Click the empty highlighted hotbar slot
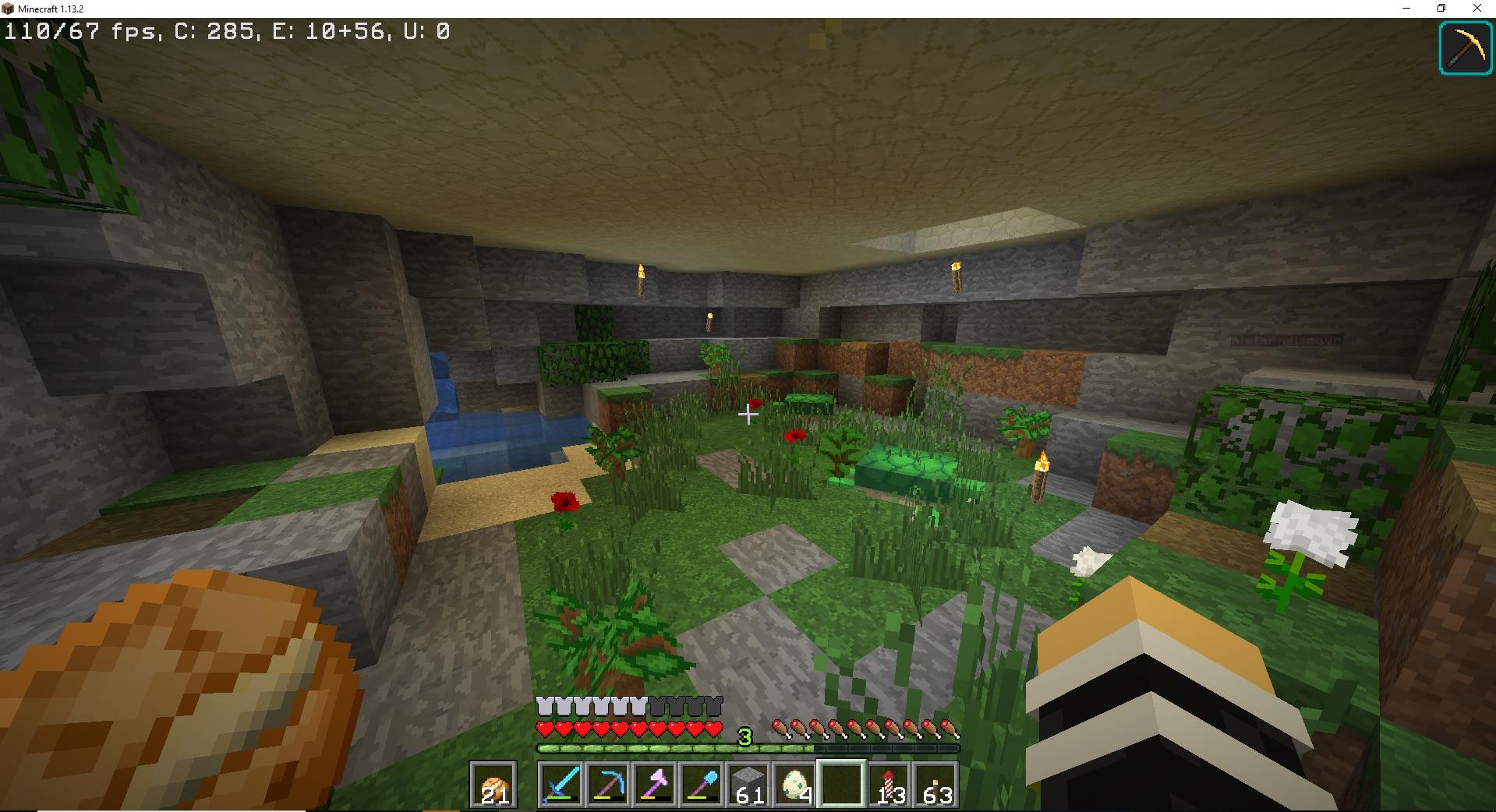1496x812 pixels. pos(843,786)
